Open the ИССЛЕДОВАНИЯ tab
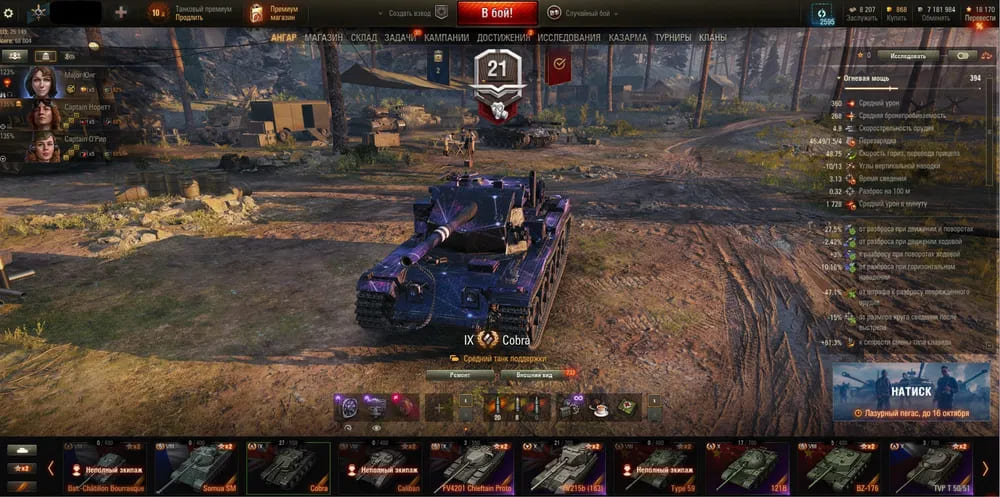This screenshot has width=1000, height=497. (x=569, y=38)
